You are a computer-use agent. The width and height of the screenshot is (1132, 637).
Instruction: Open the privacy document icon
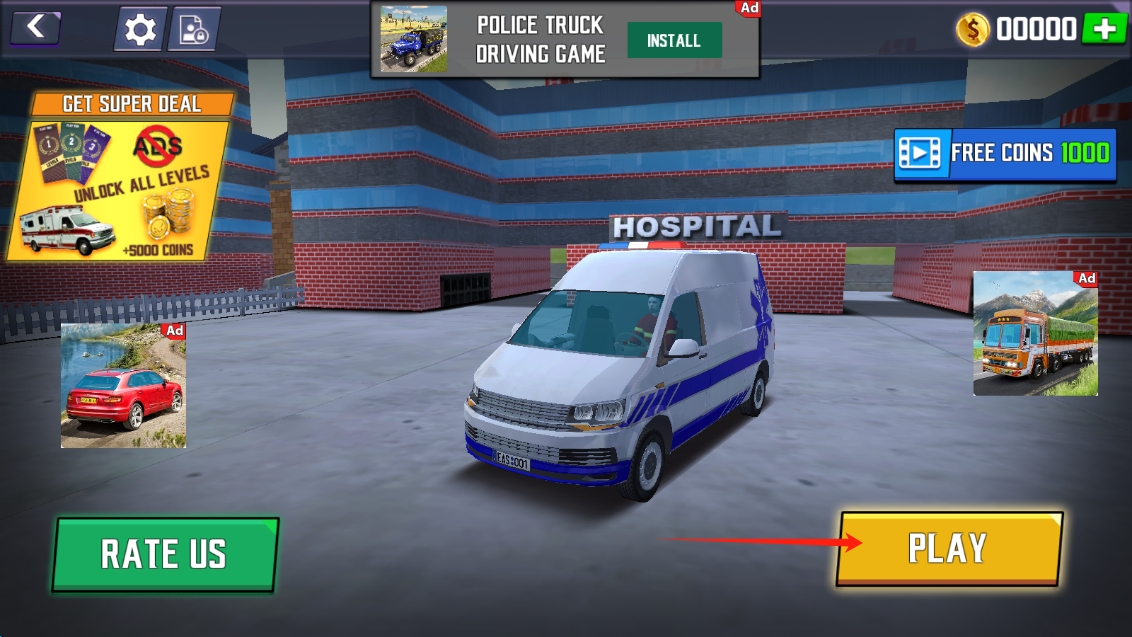coord(193,30)
